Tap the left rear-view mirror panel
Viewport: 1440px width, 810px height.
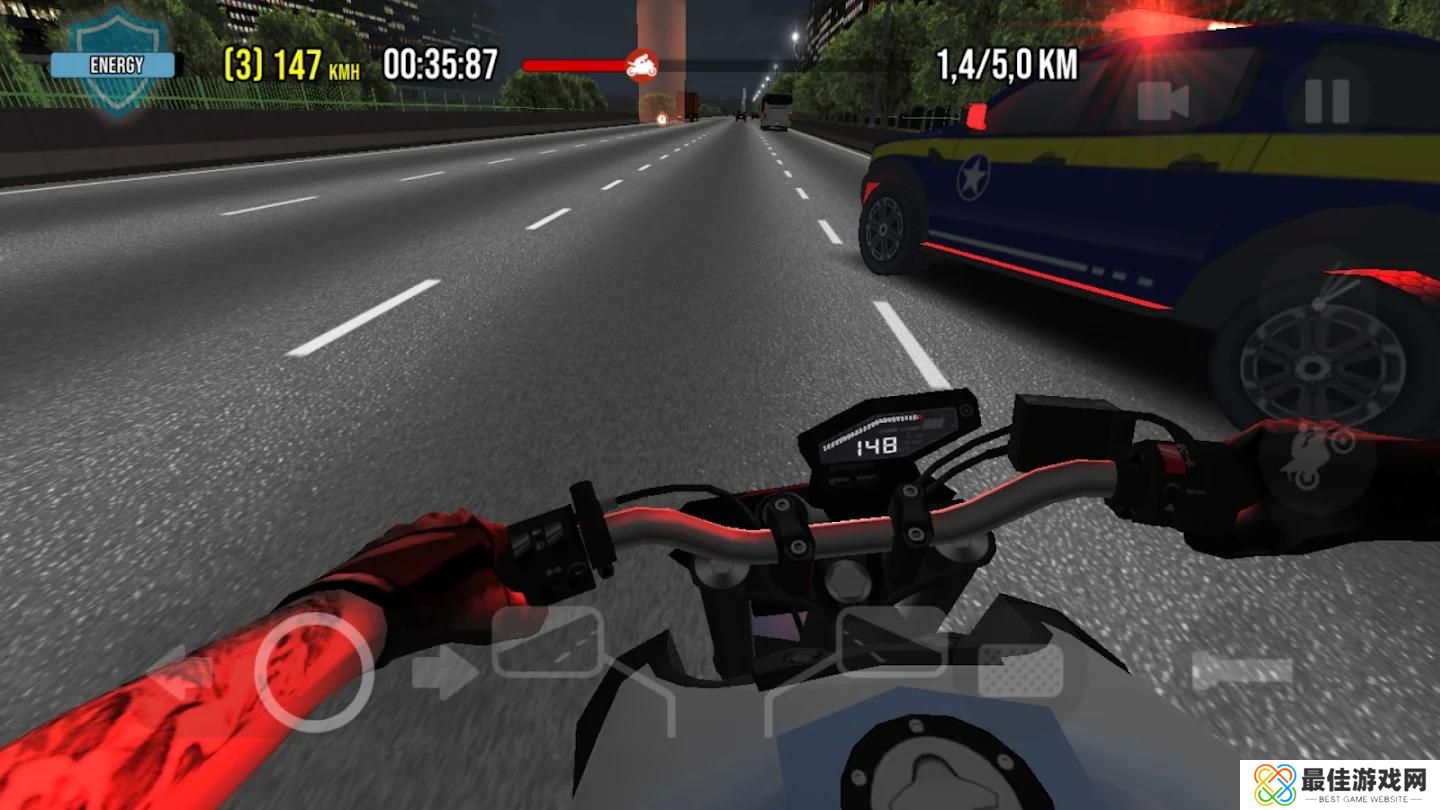pos(546,641)
